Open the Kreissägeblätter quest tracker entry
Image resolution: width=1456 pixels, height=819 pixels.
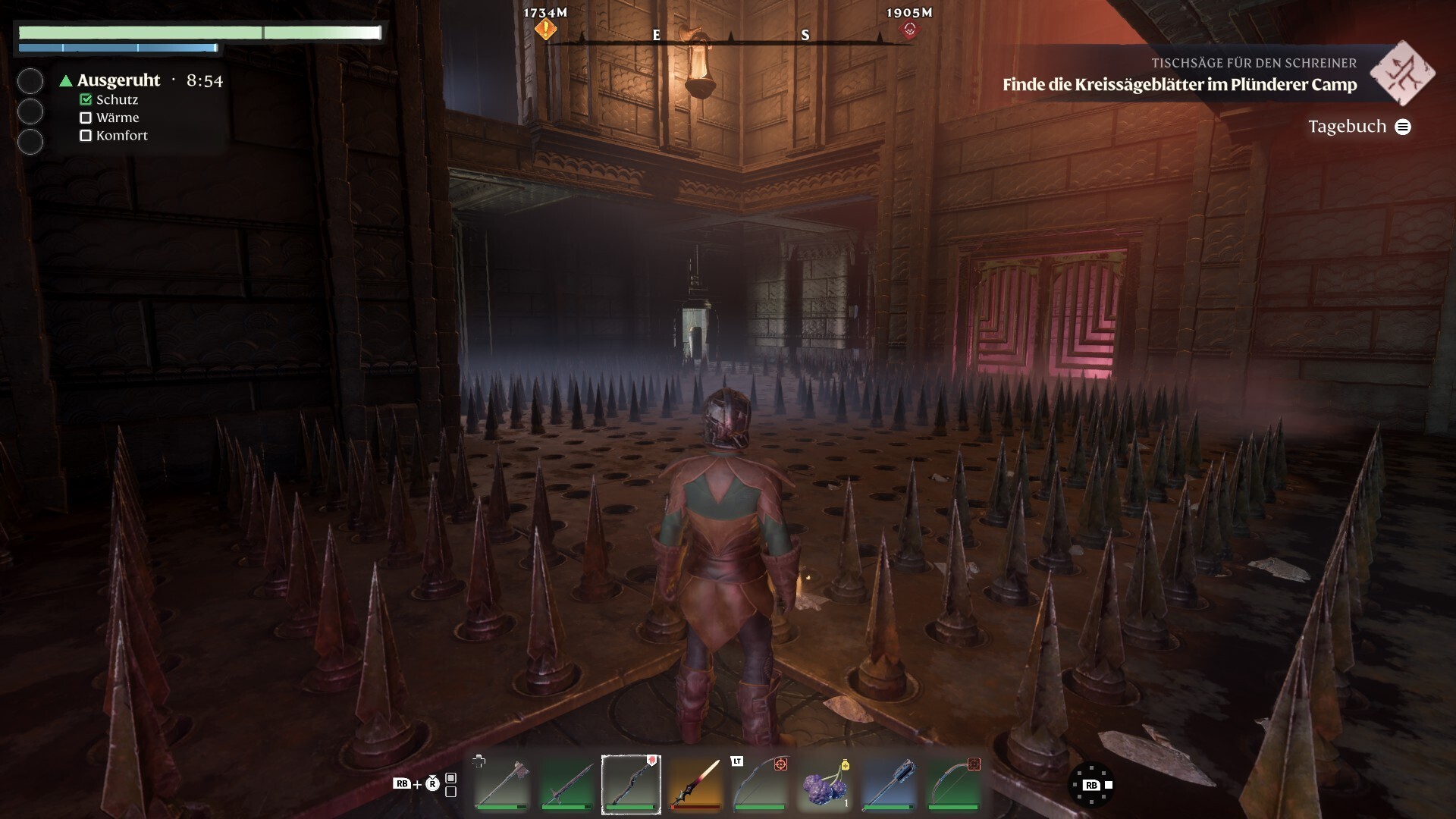[1179, 84]
